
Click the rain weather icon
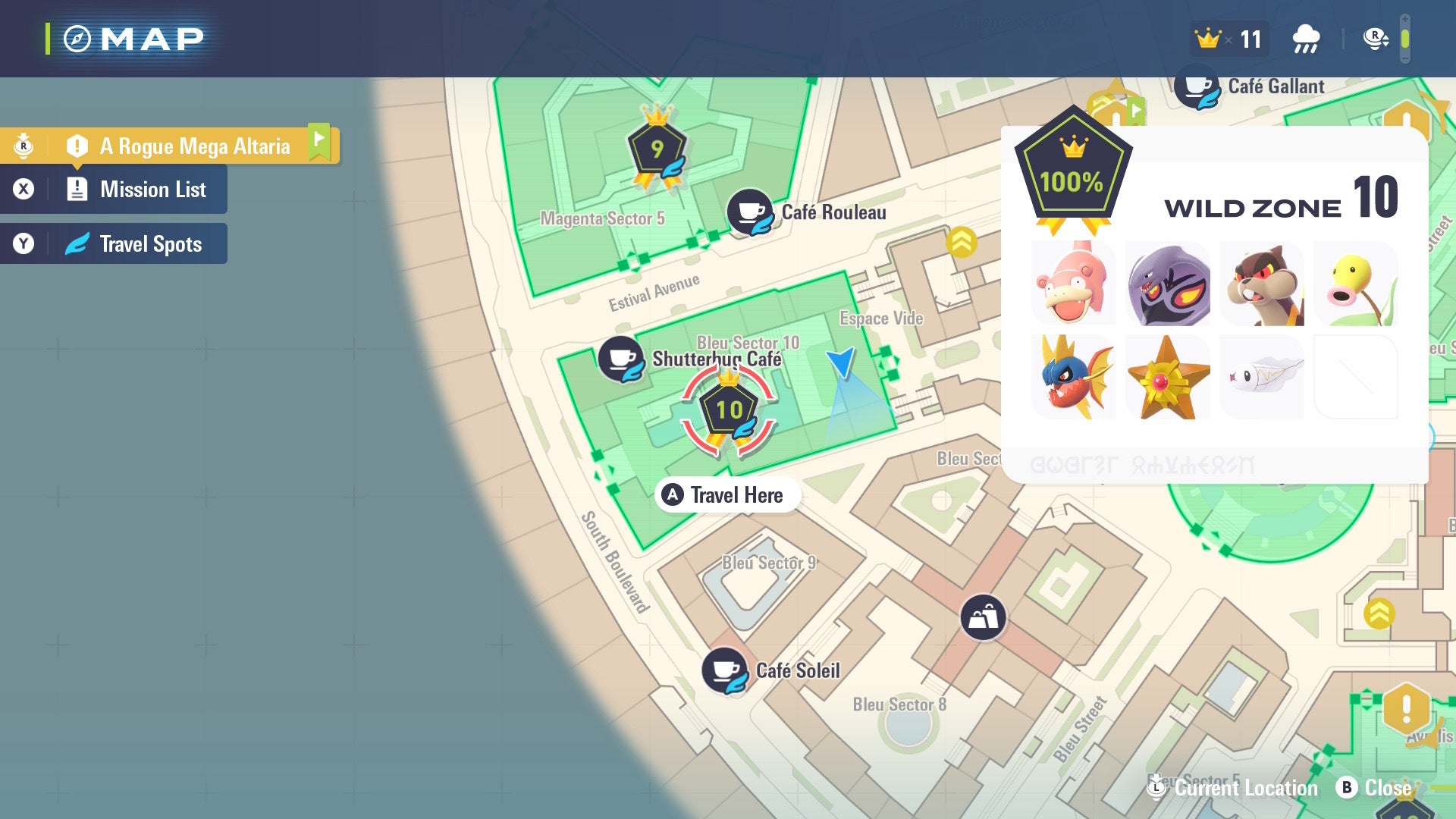pos(1306,37)
